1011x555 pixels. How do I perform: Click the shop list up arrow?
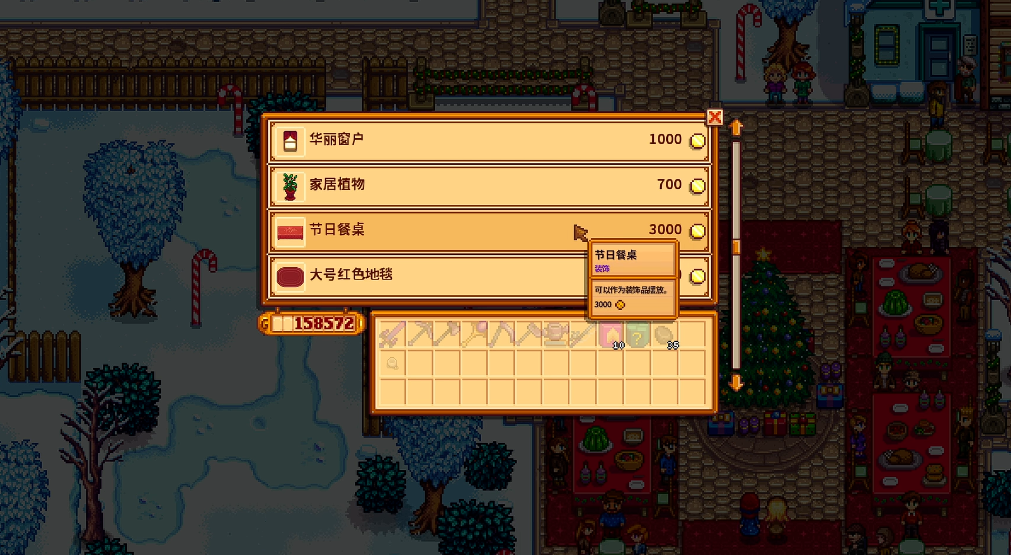click(x=737, y=128)
